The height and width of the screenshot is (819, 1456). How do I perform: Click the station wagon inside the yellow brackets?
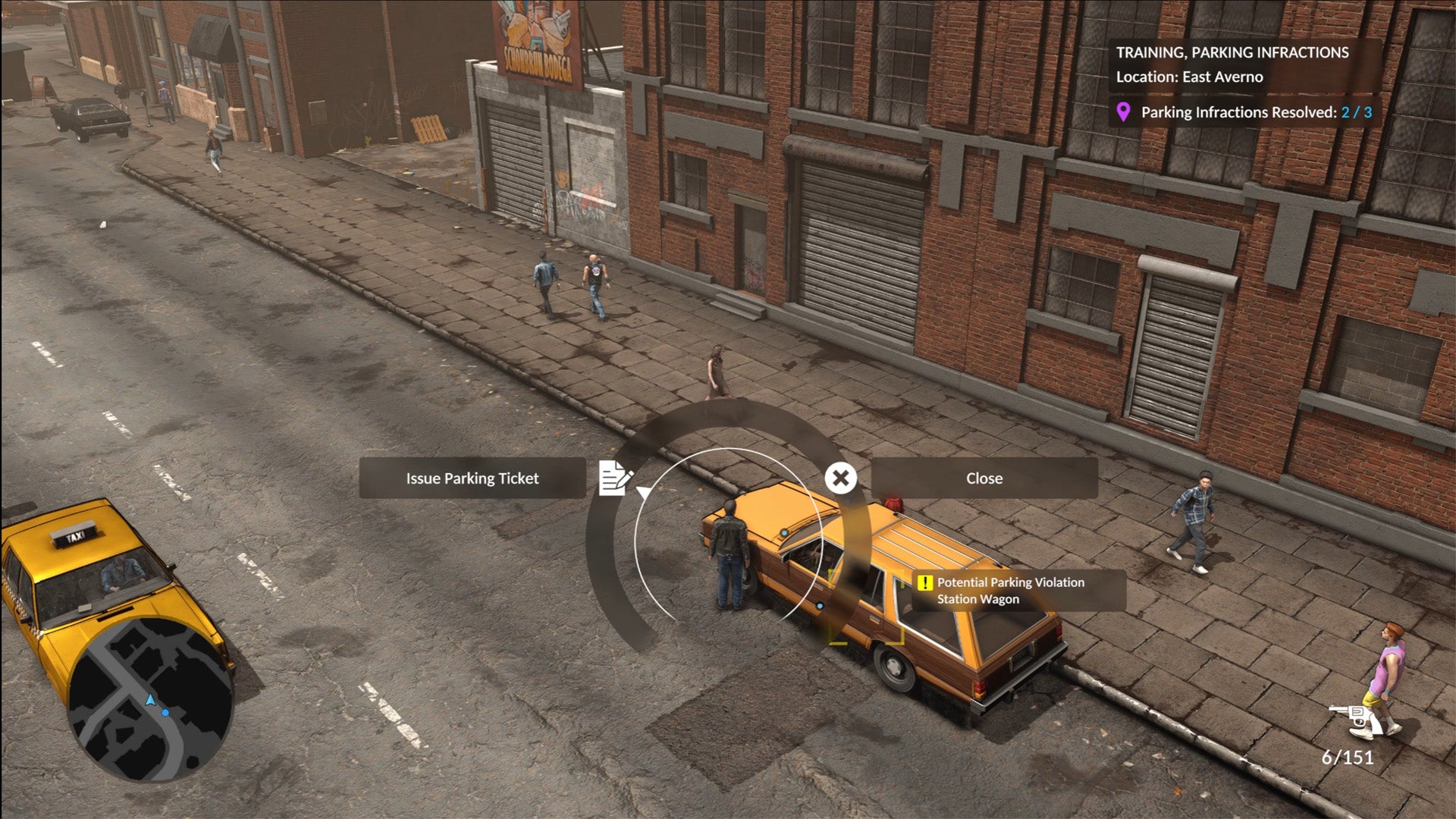pos(868,607)
